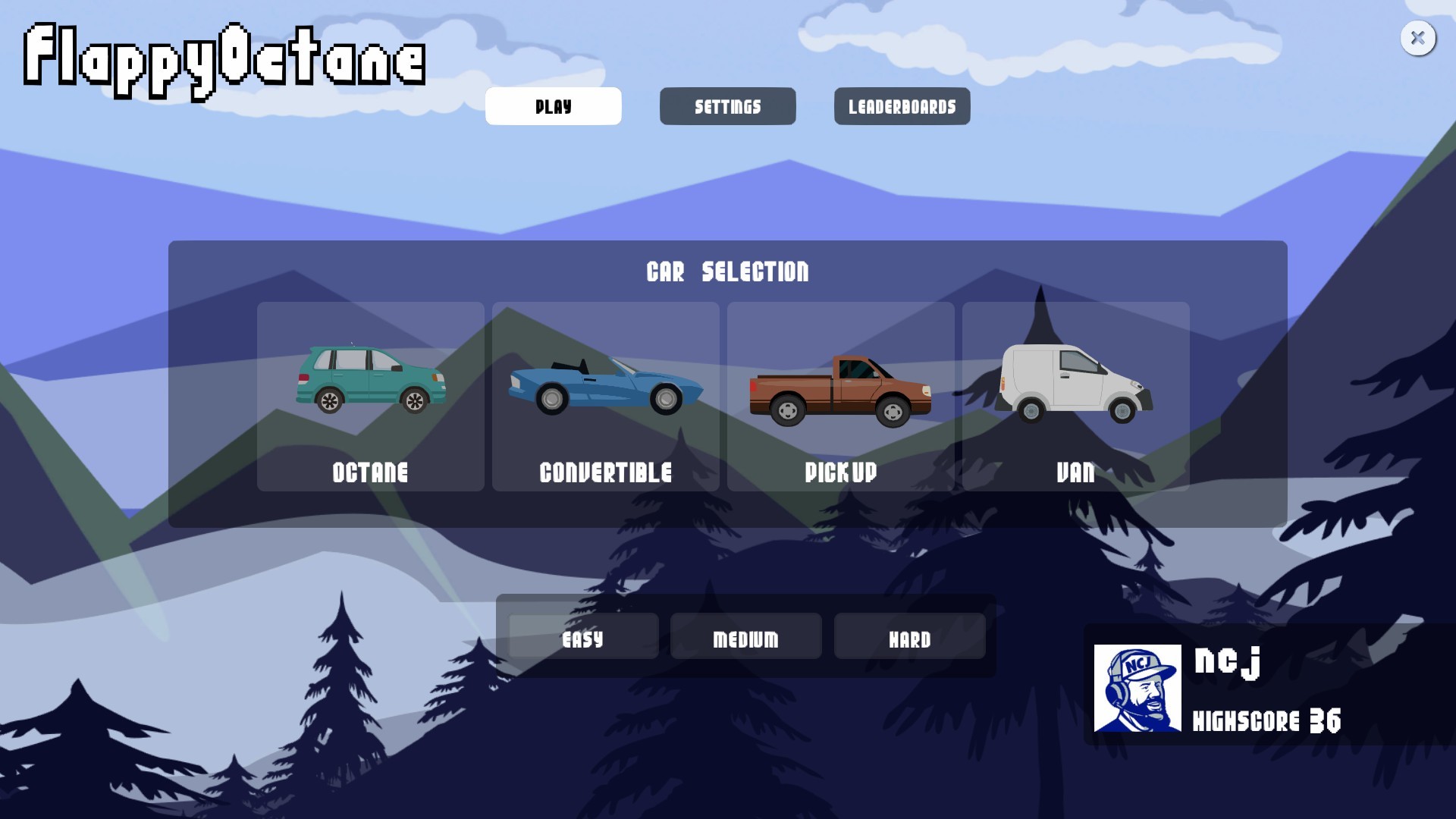Click the white Van image

click(1075, 383)
